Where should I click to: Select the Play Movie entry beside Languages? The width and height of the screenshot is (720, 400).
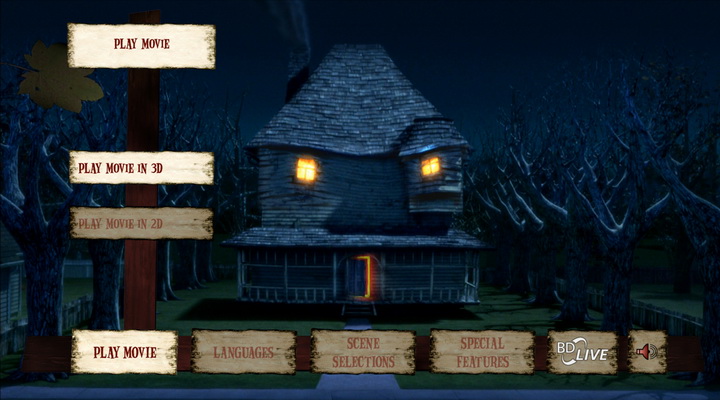coord(125,352)
